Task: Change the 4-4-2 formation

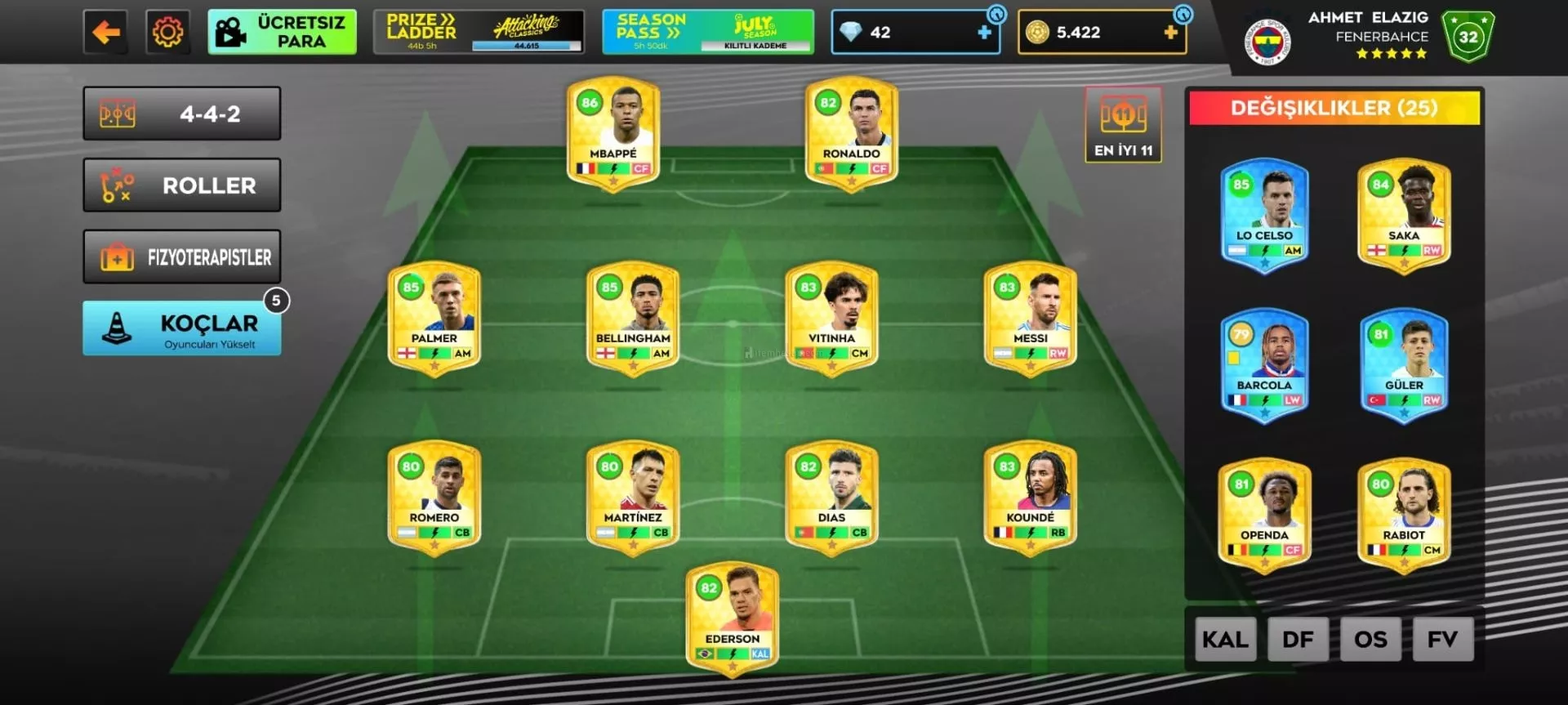Action: point(182,114)
